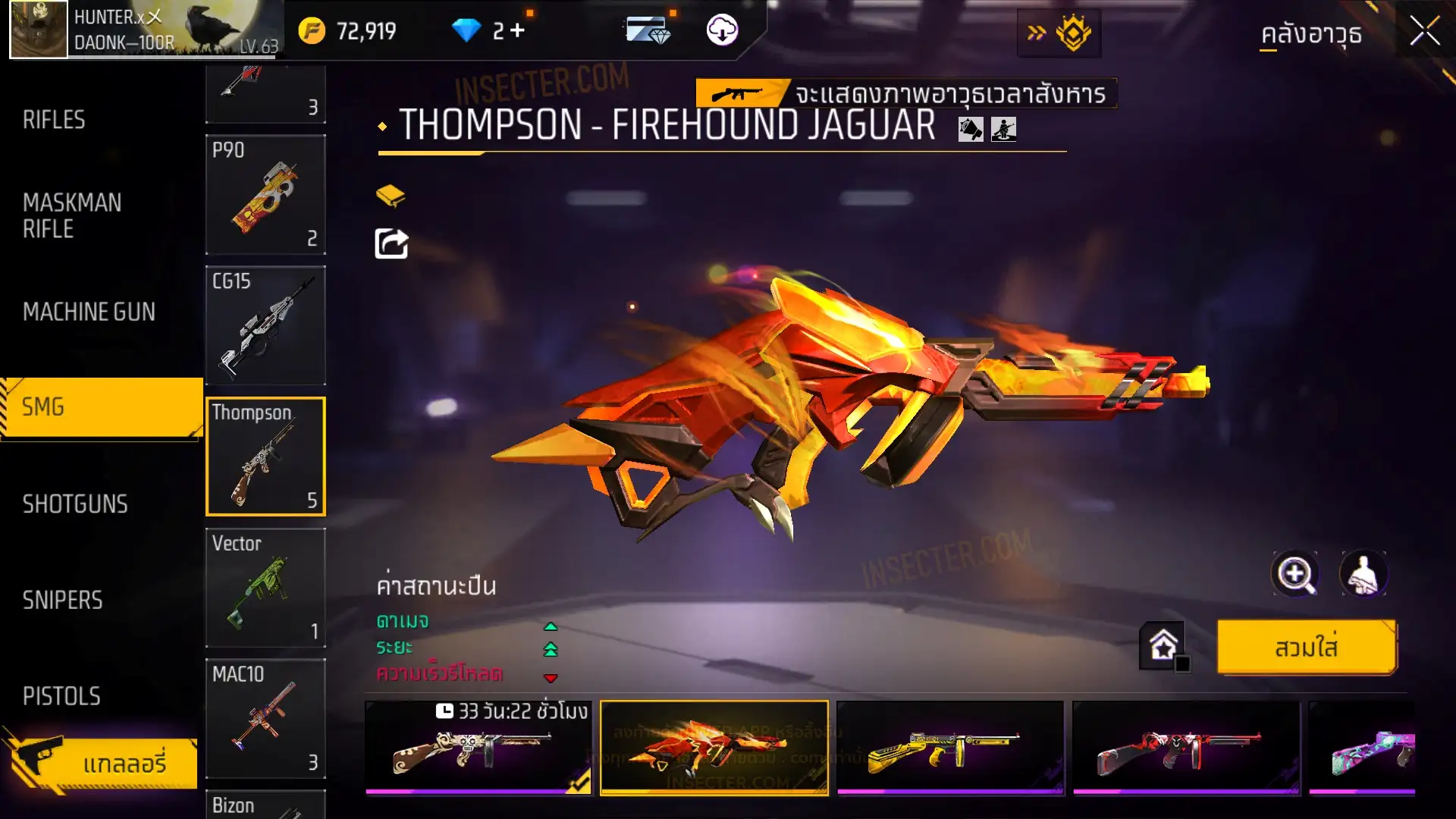This screenshot has height=819, width=1456.
Task: Select the Vector weapon slot
Action: click(265, 588)
